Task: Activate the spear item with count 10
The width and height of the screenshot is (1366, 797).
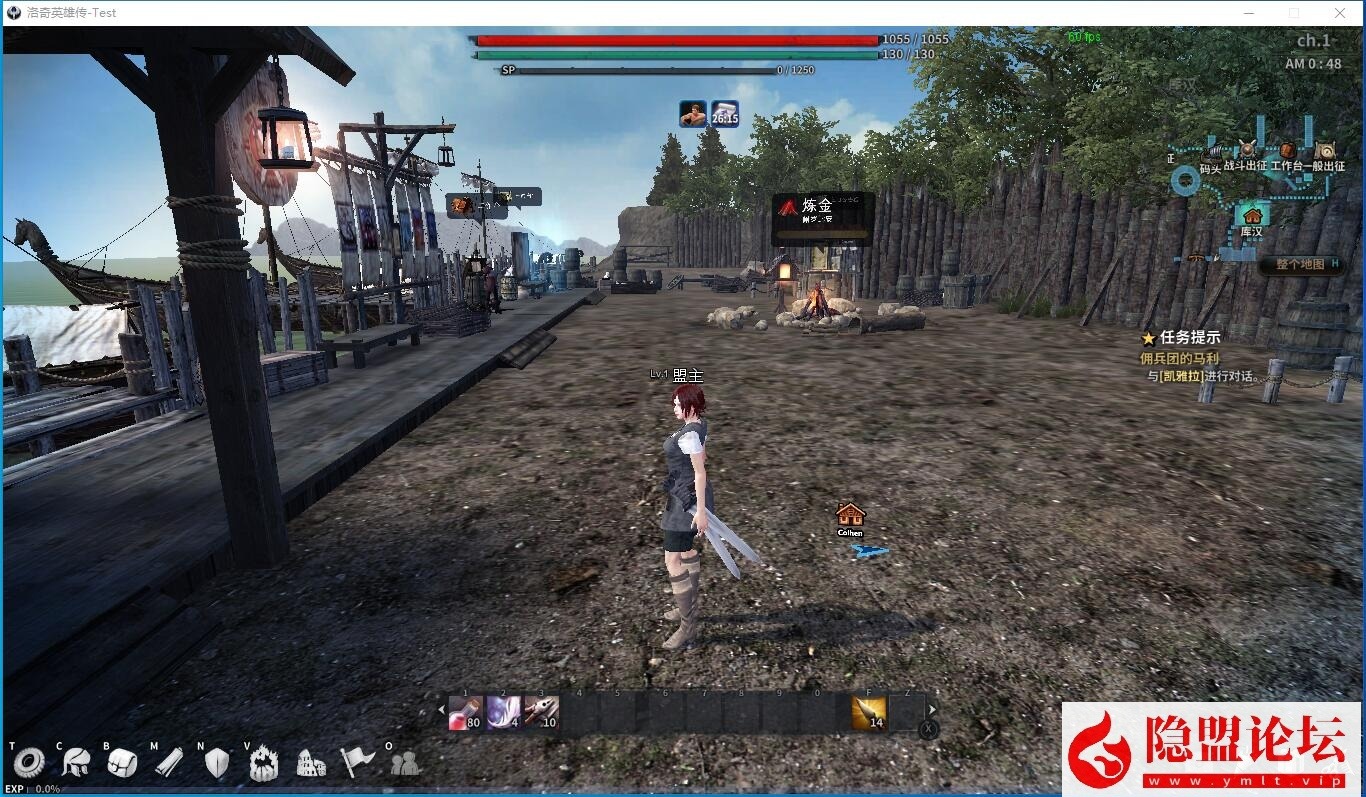Action: 541,712
